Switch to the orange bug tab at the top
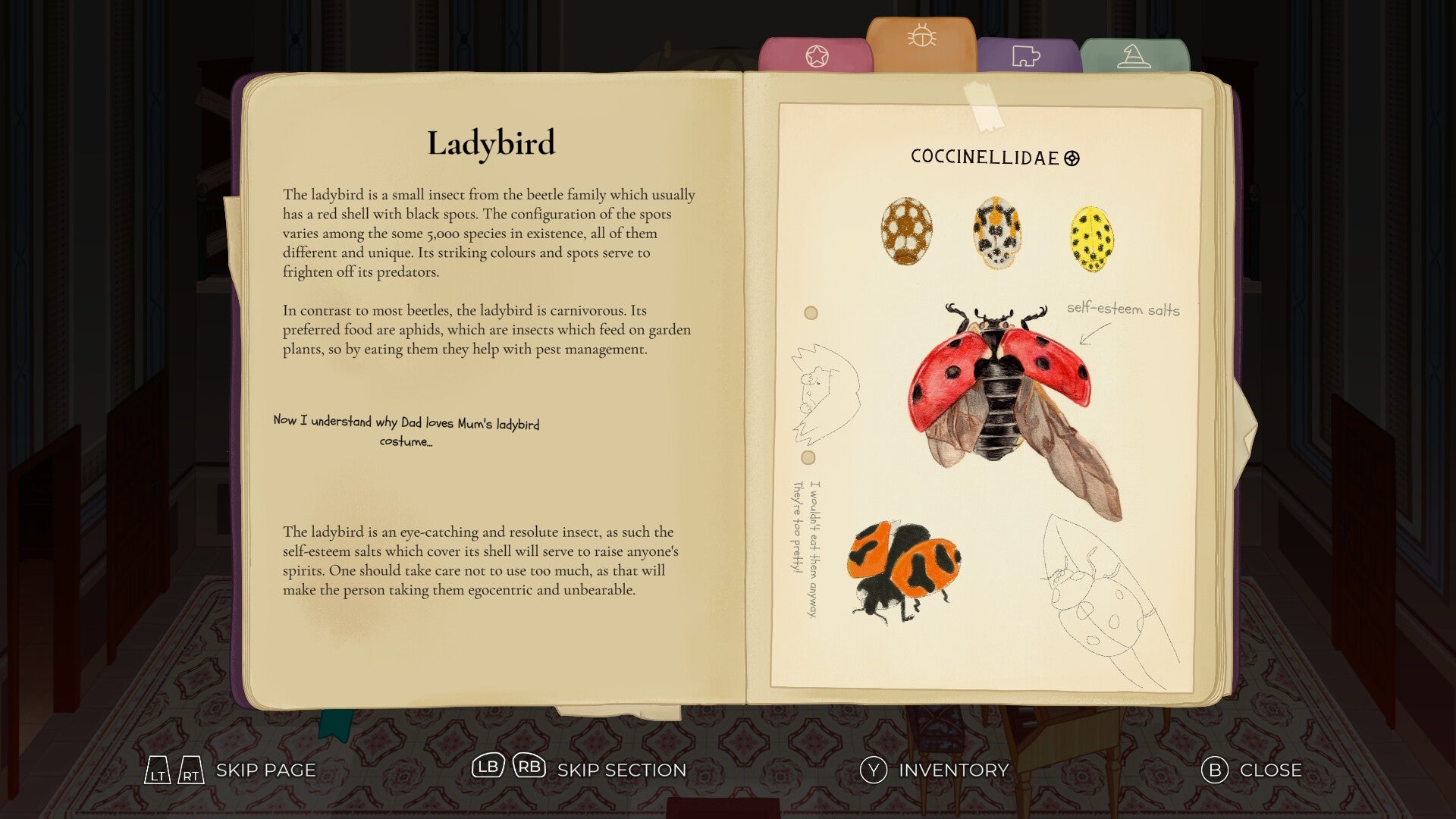Viewport: 1456px width, 819px height. (x=921, y=38)
